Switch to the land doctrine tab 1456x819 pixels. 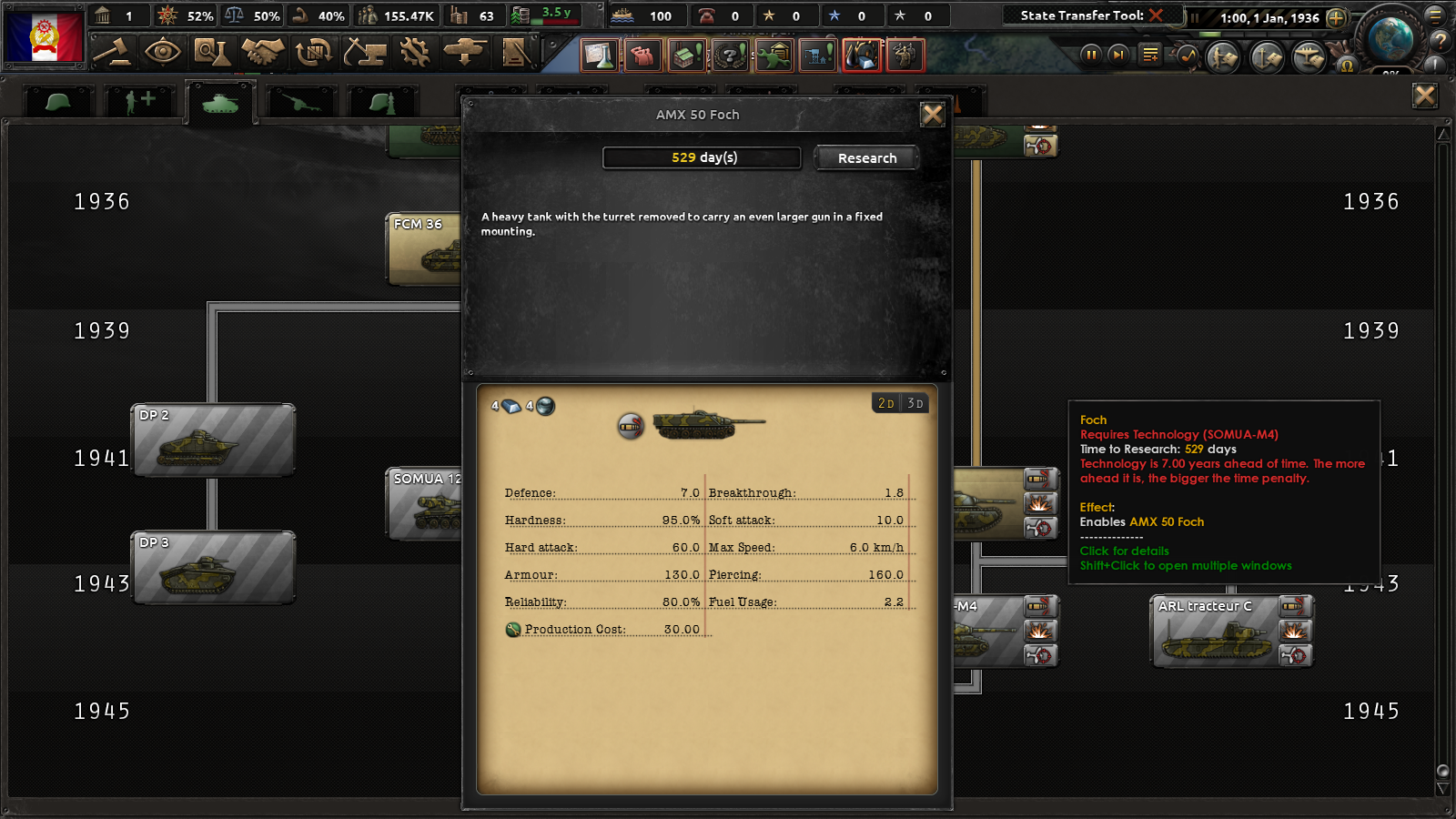pyautogui.click(x=382, y=100)
